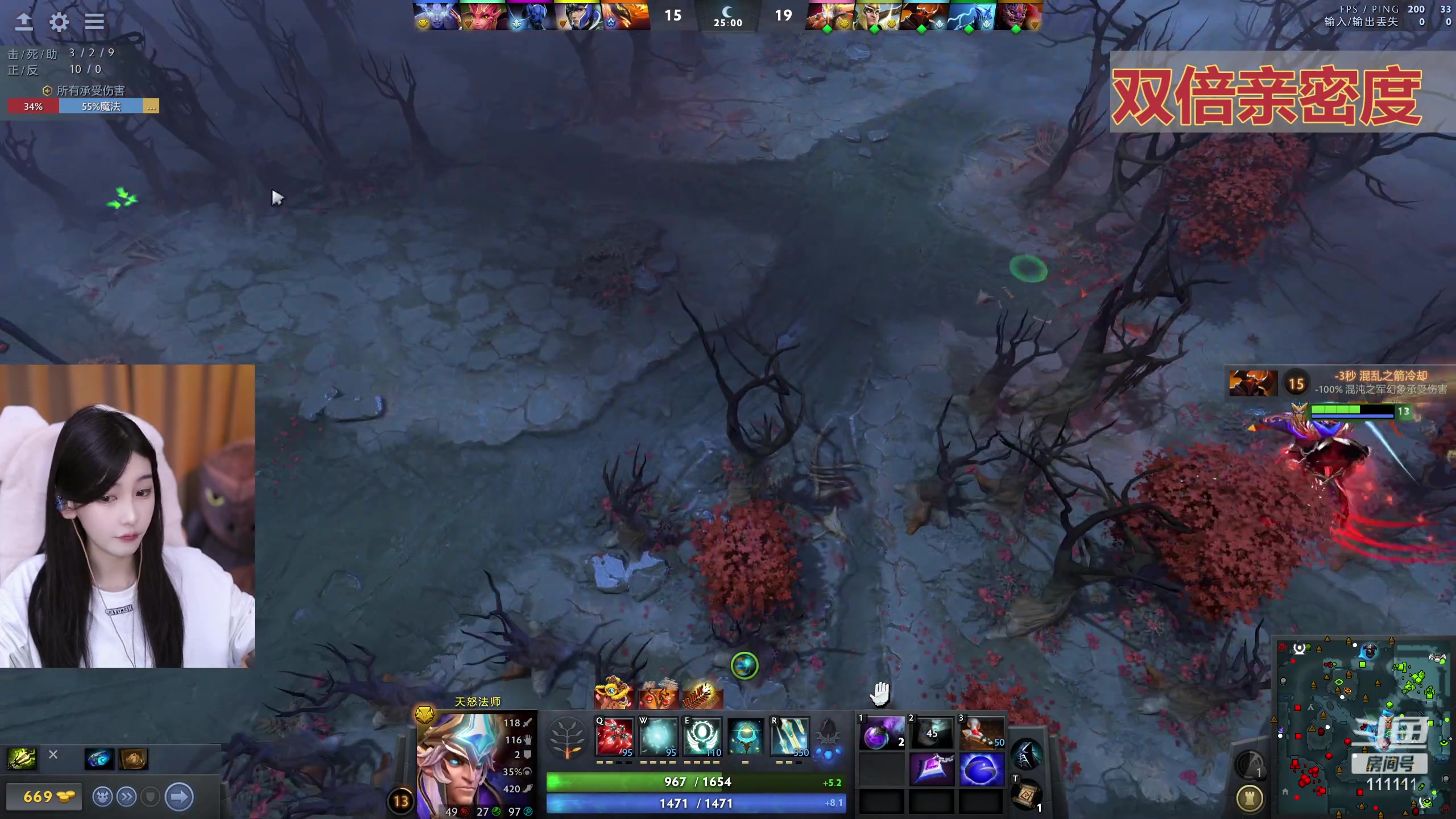Dismiss the quick-buy item with the X
The image size is (1456, 819).
pos(53,754)
